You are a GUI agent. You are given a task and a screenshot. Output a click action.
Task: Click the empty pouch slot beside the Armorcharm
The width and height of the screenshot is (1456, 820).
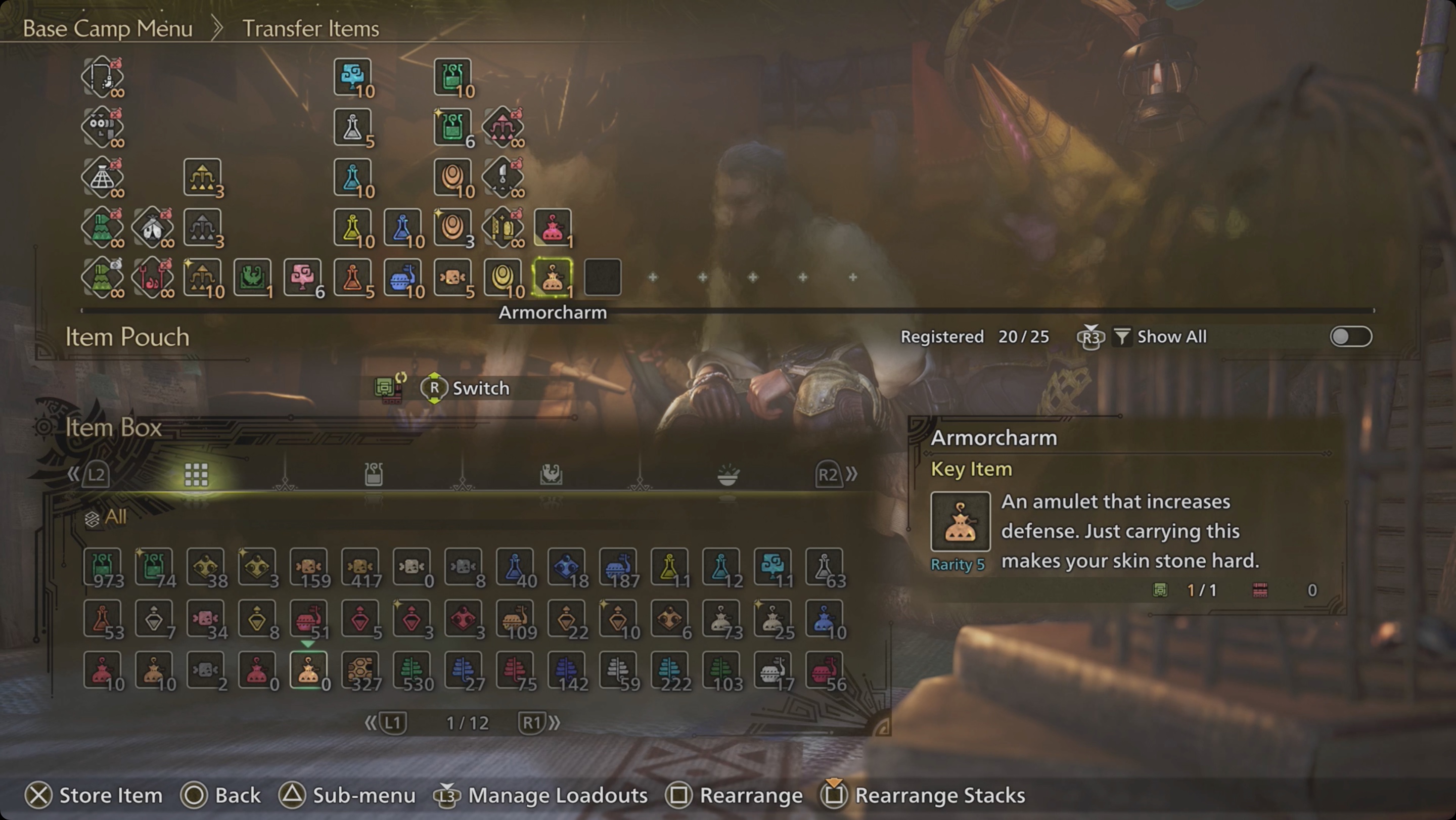(x=603, y=277)
